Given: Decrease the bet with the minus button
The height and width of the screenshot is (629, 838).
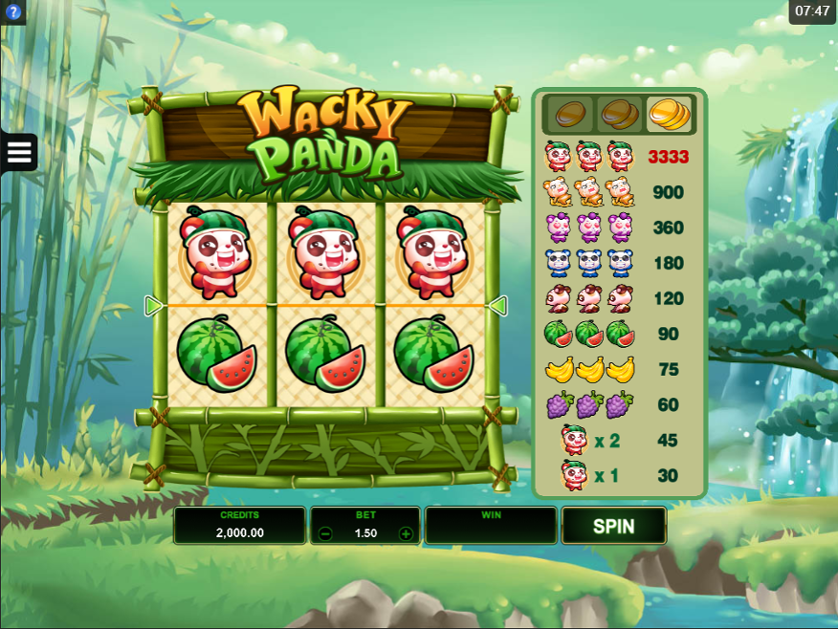Looking at the screenshot, I should pyautogui.click(x=326, y=534).
